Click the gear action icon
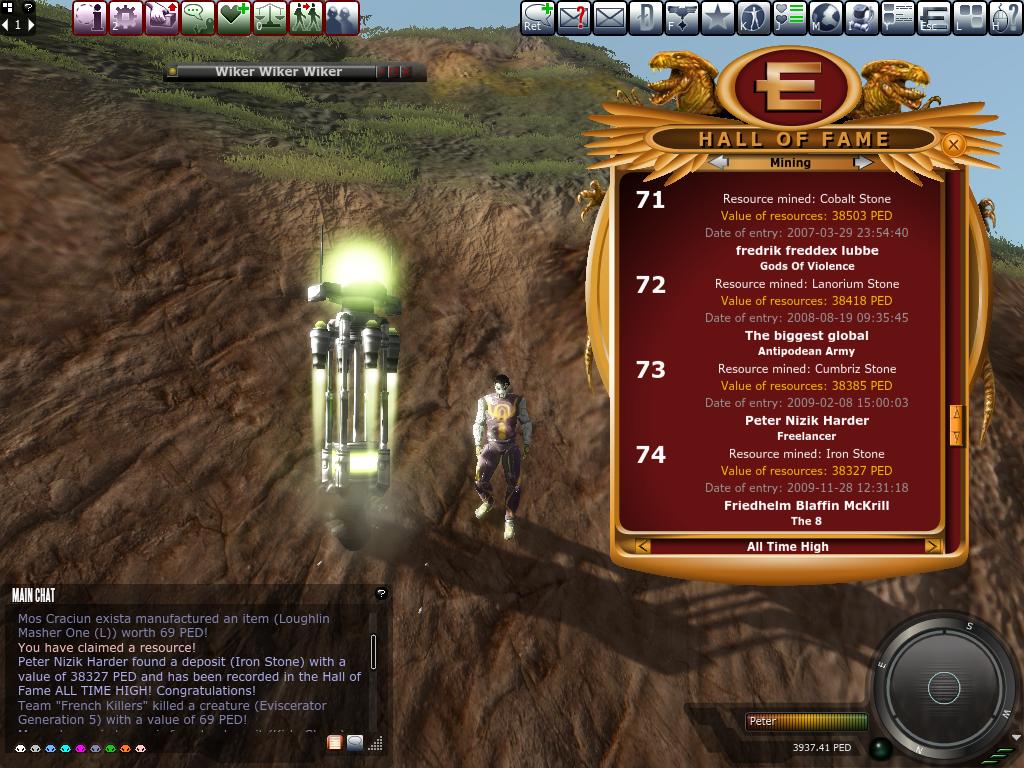The height and width of the screenshot is (768, 1024). (126, 18)
